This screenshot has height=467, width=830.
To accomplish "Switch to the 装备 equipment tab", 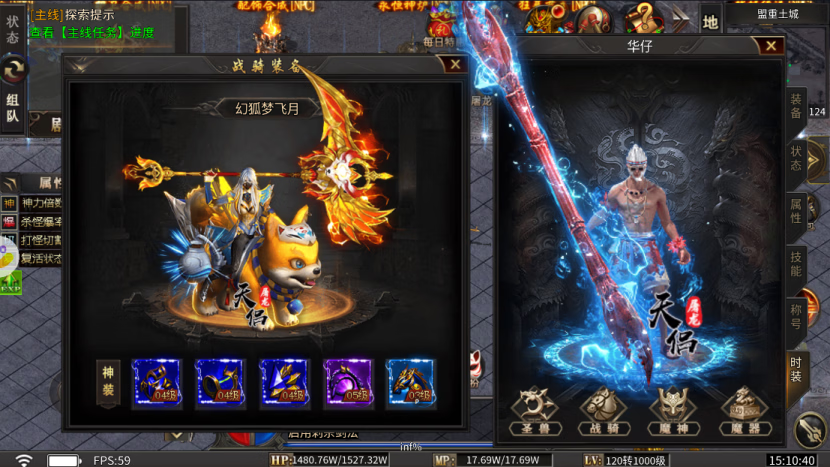I will (796, 106).
